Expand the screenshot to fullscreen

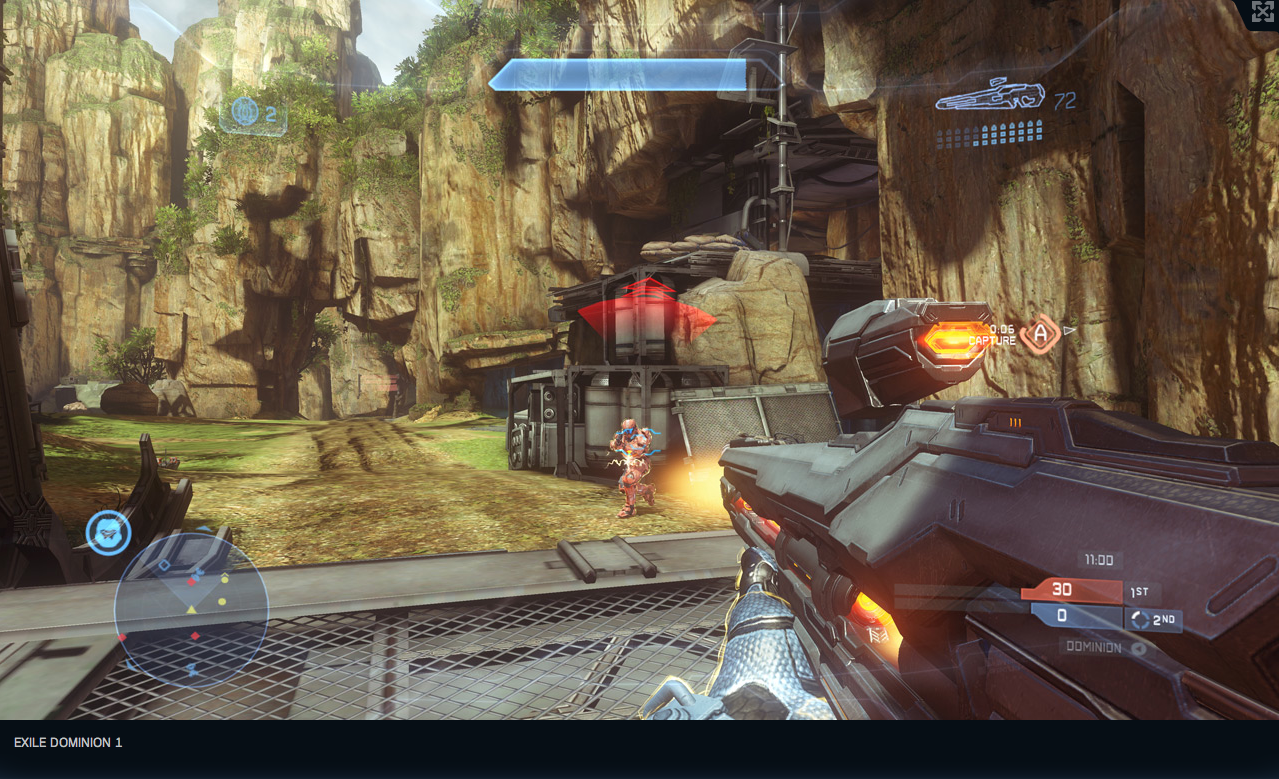pyautogui.click(x=1263, y=12)
